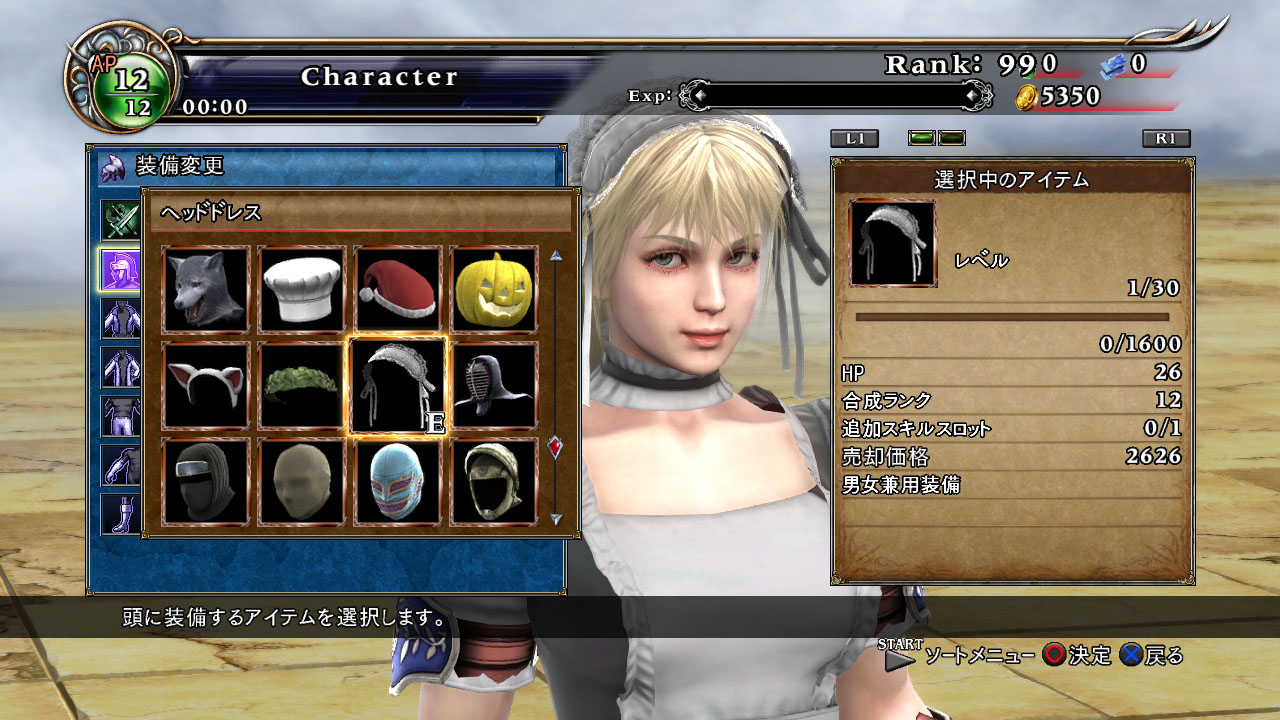Image resolution: width=1280 pixels, height=720 pixels.
Task: Choose the plain beige face mask
Action: [x=302, y=482]
